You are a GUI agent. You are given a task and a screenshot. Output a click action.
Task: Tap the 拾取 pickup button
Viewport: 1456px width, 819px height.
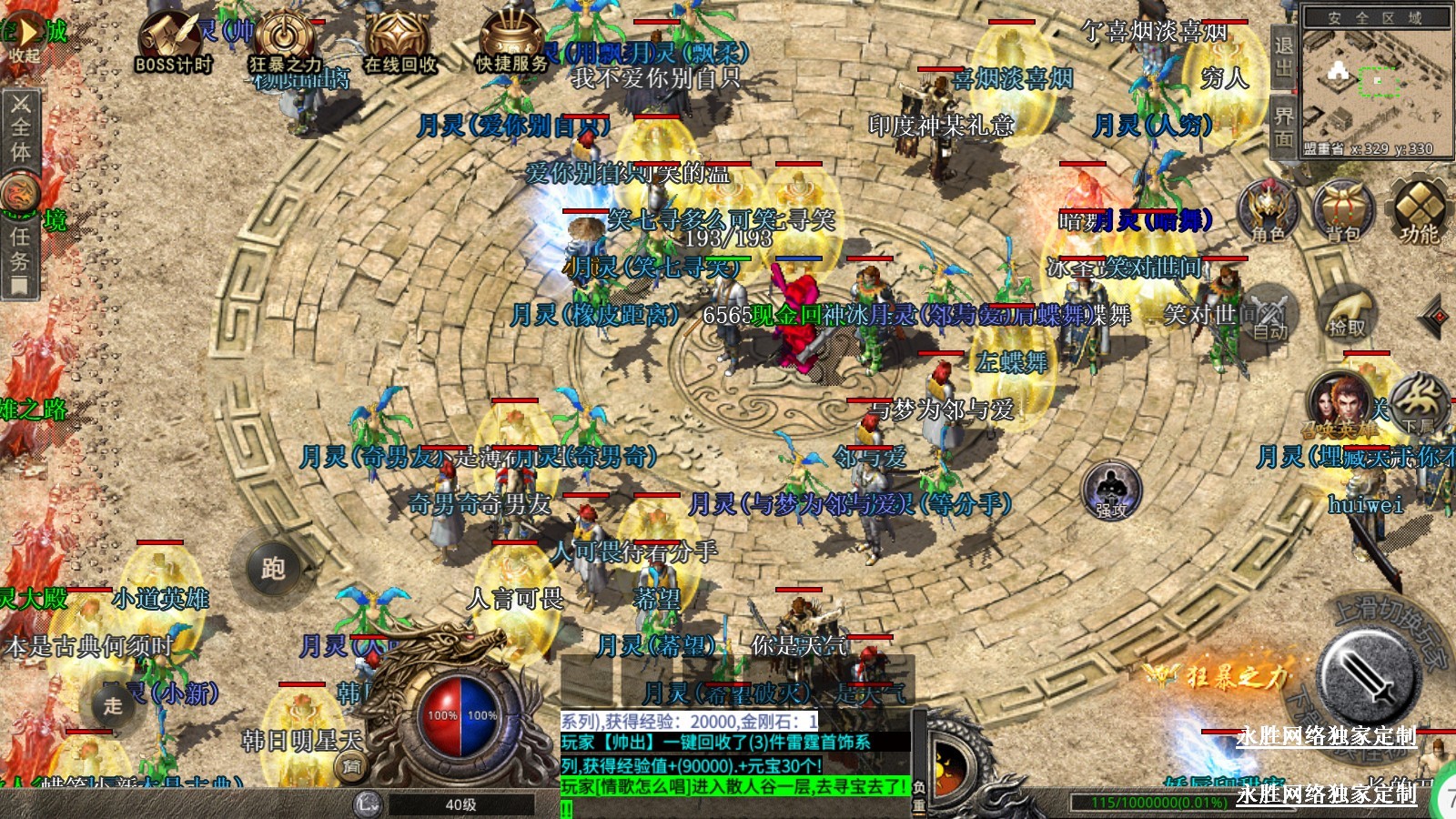(x=1348, y=312)
